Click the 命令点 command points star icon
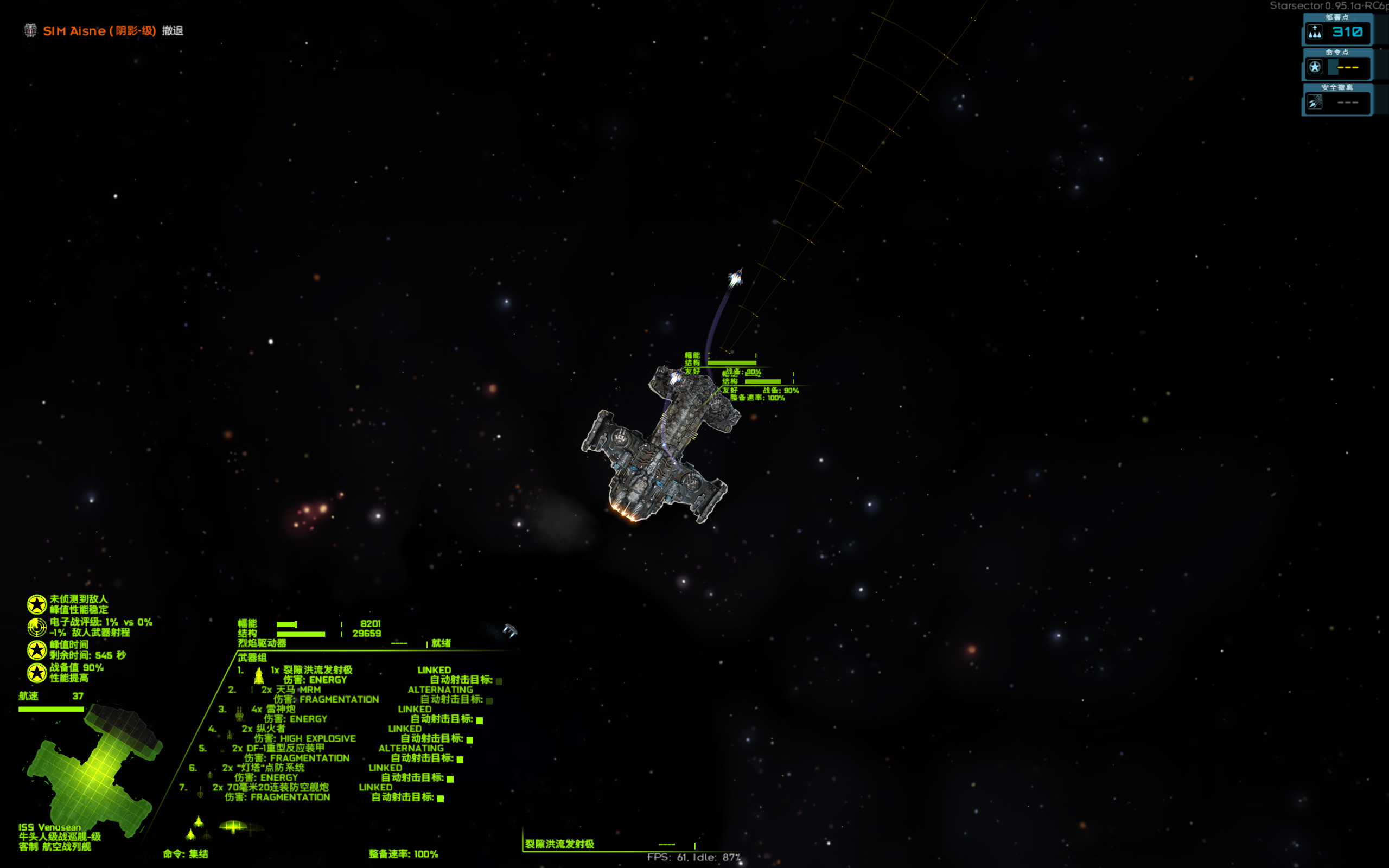The height and width of the screenshot is (868, 1389). [1315, 67]
